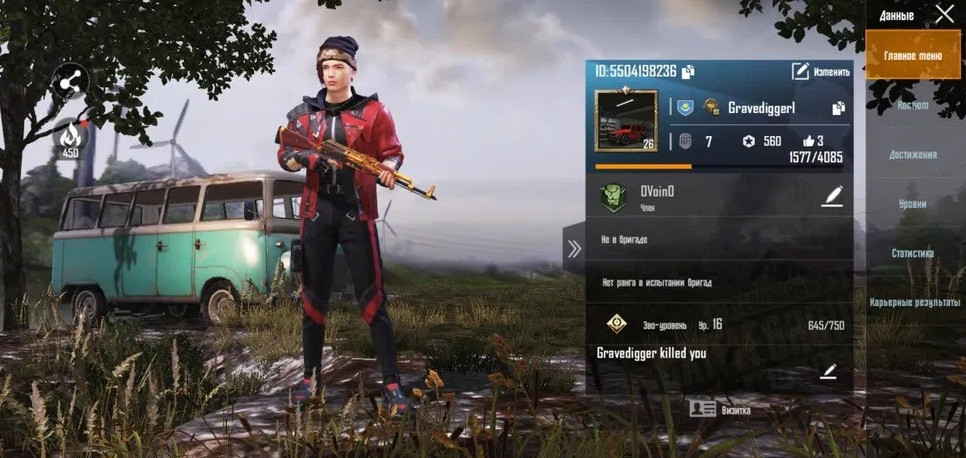Give a like with the thumbs-up icon

(x=808, y=141)
